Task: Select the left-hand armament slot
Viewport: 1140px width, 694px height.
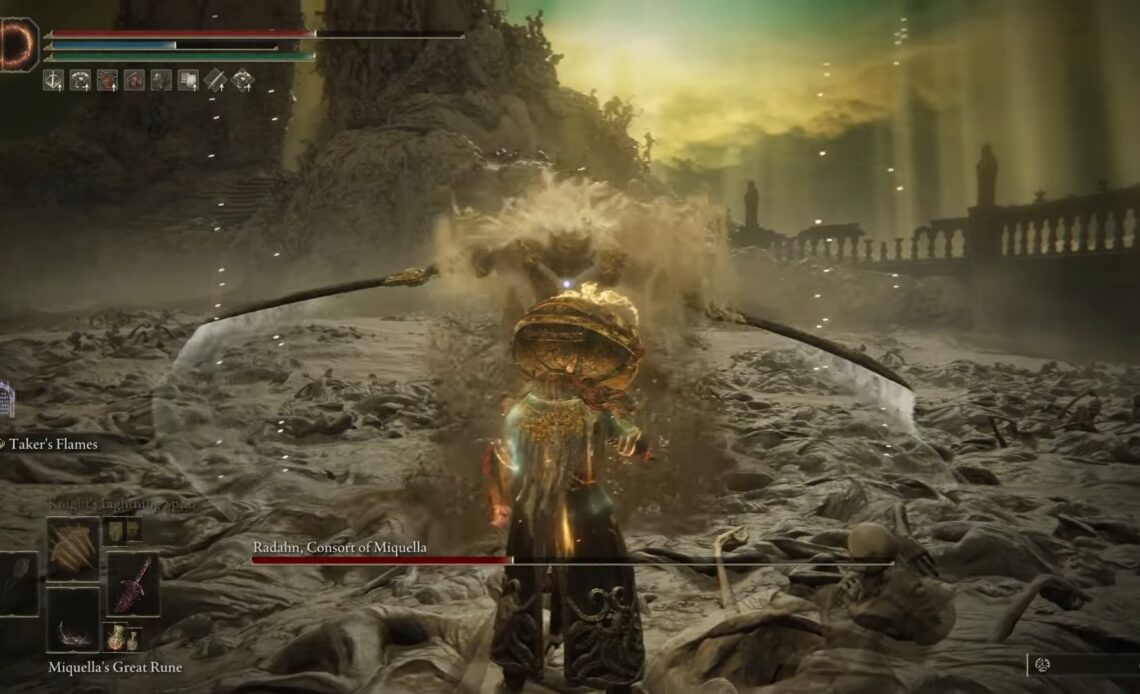Action: point(17,584)
